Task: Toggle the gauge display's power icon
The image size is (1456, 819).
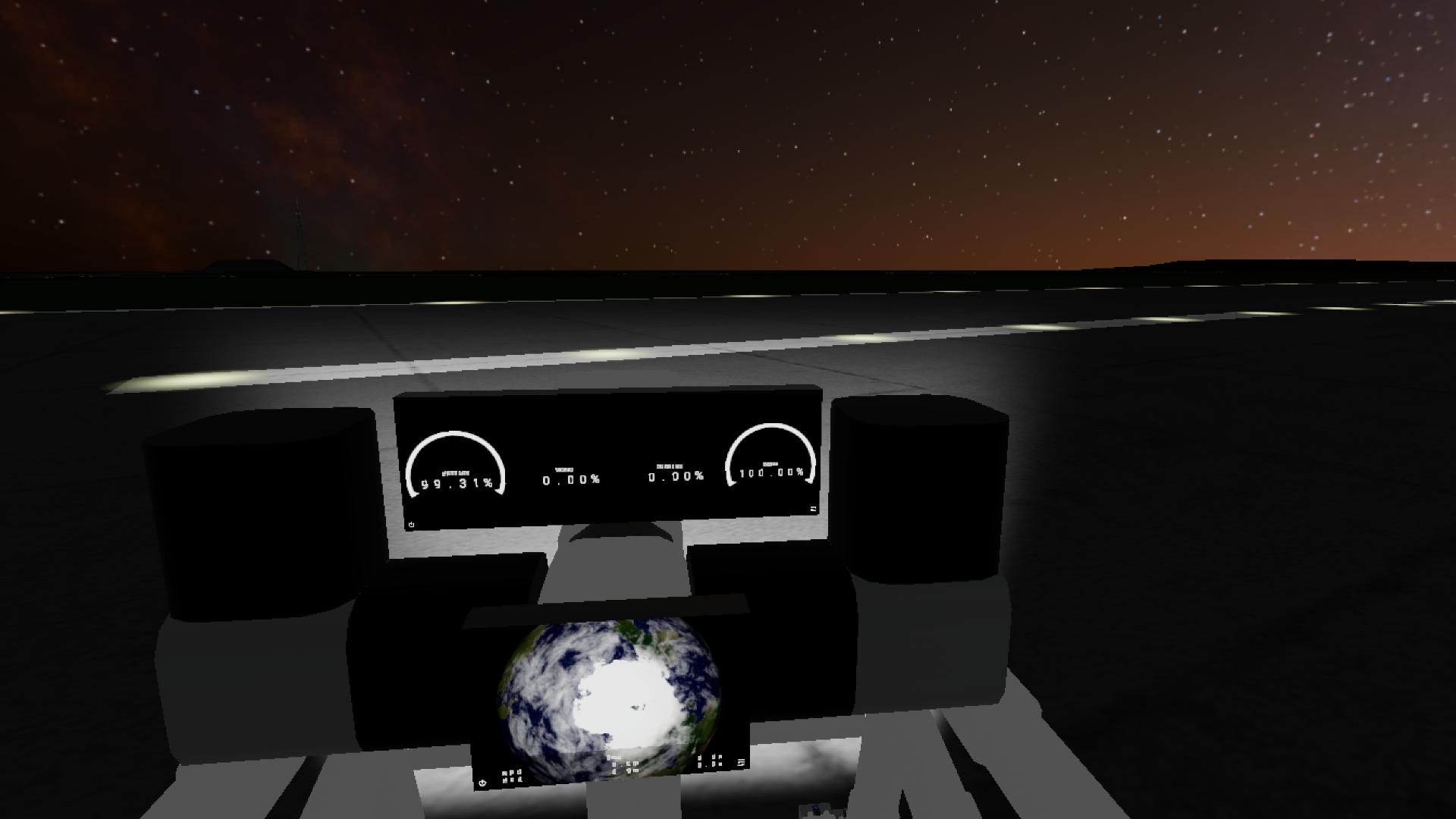Action: pyautogui.click(x=411, y=525)
